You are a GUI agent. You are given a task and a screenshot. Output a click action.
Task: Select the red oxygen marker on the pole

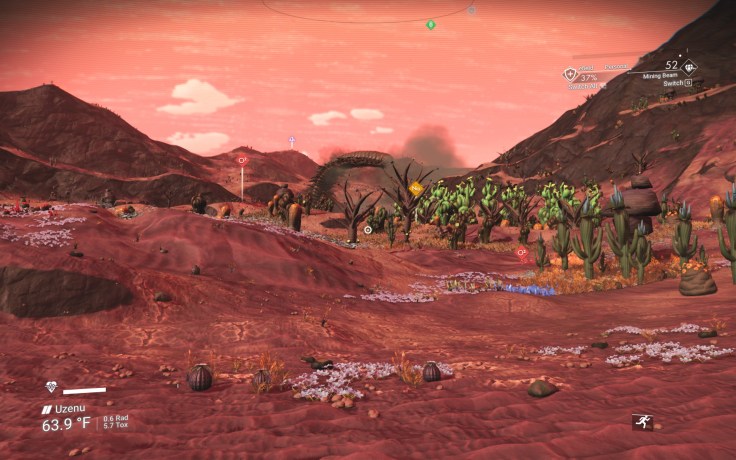tap(242, 160)
